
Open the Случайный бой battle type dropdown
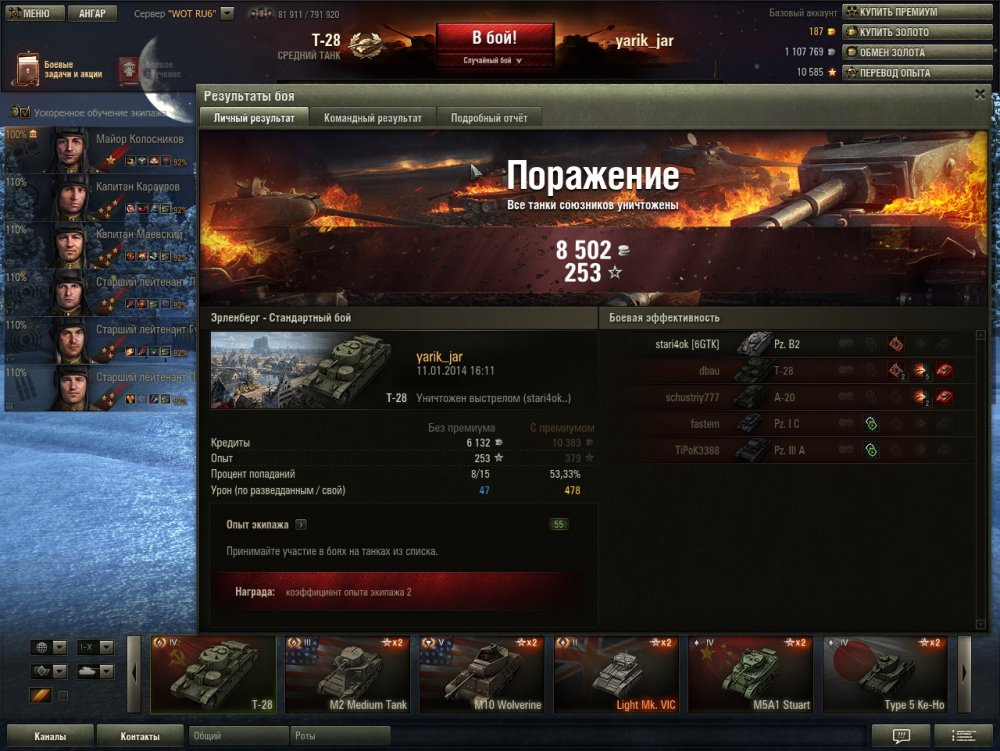coord(494,61)
